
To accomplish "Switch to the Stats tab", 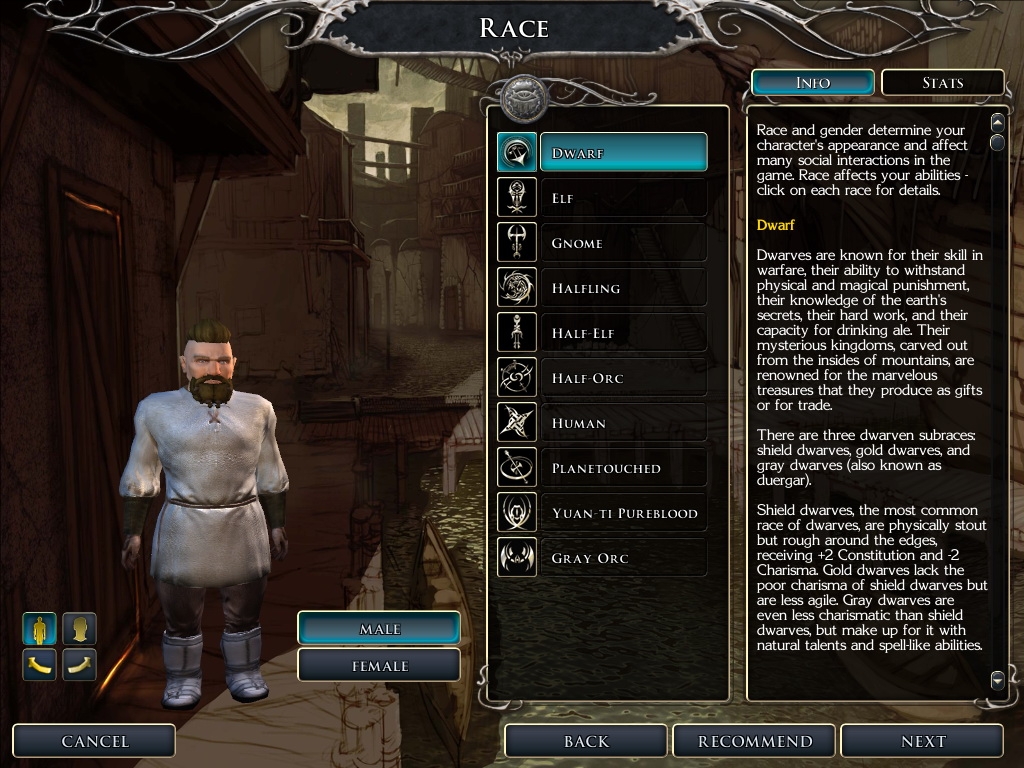I will pos(942,82).
